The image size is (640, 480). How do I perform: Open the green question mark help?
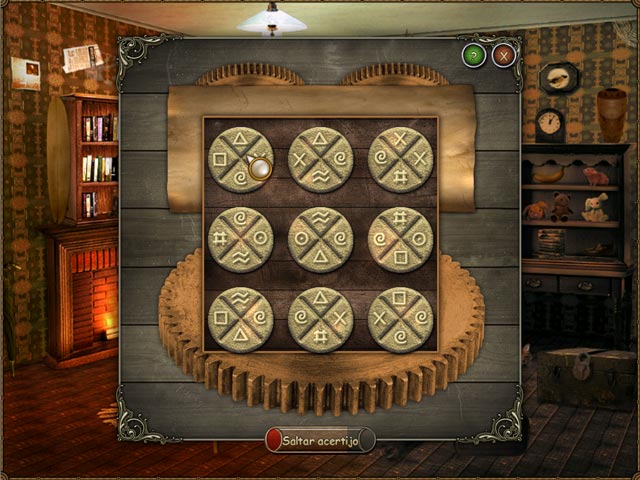pyautogui.click(x=474, y=55)
